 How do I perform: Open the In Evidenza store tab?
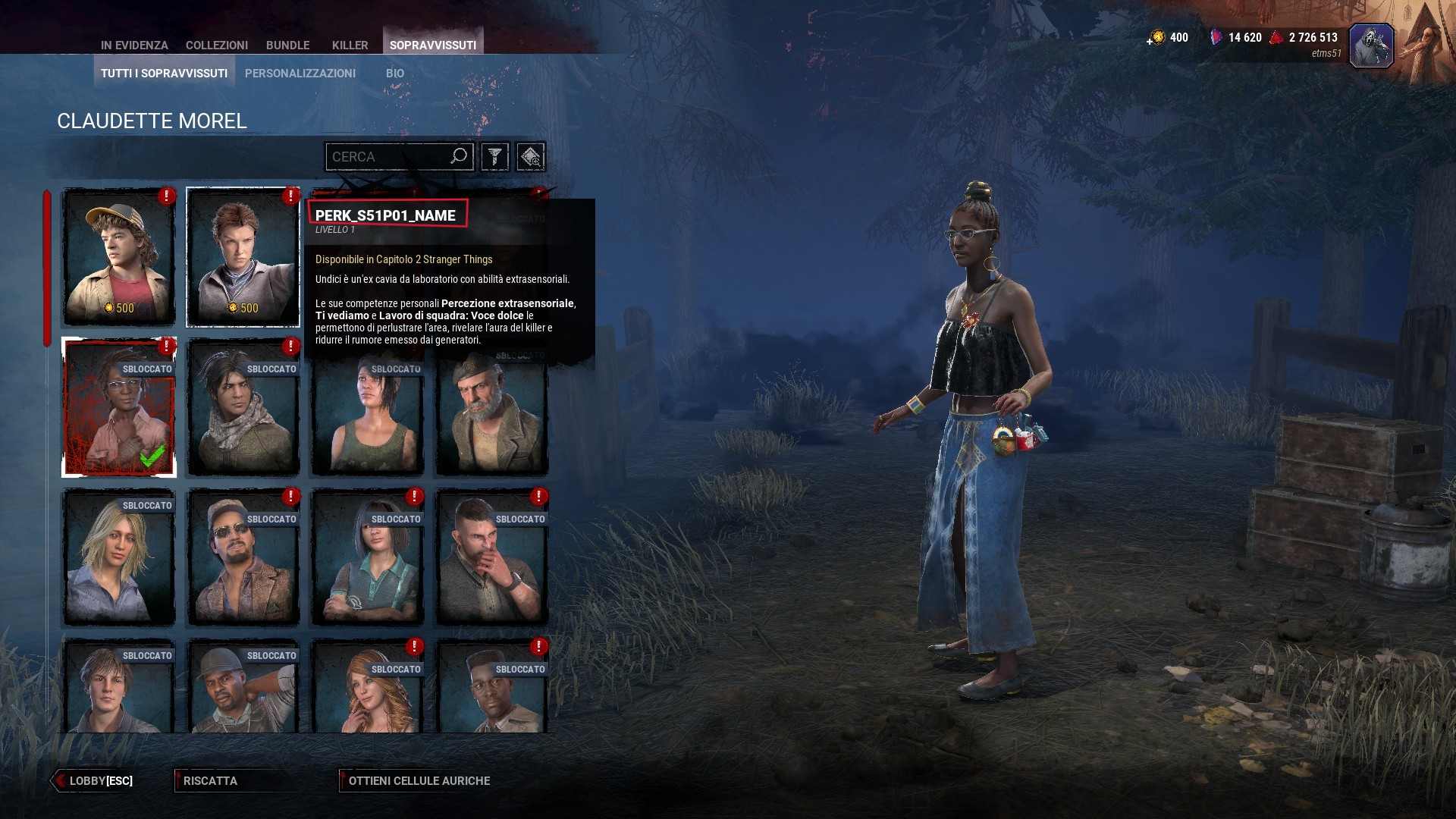(x=134, y=45)
